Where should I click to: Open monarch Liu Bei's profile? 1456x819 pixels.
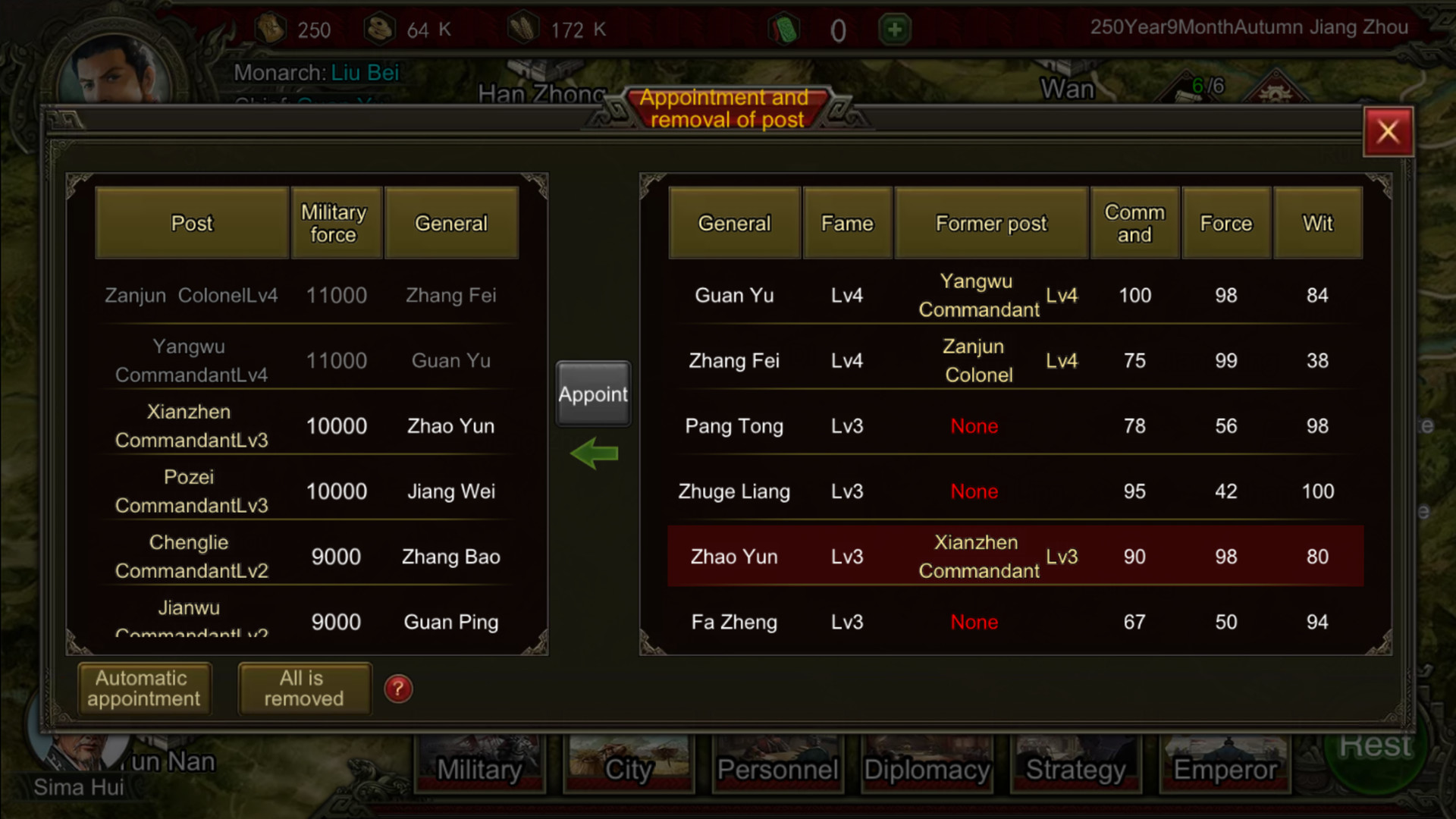[x=364, y=73]
